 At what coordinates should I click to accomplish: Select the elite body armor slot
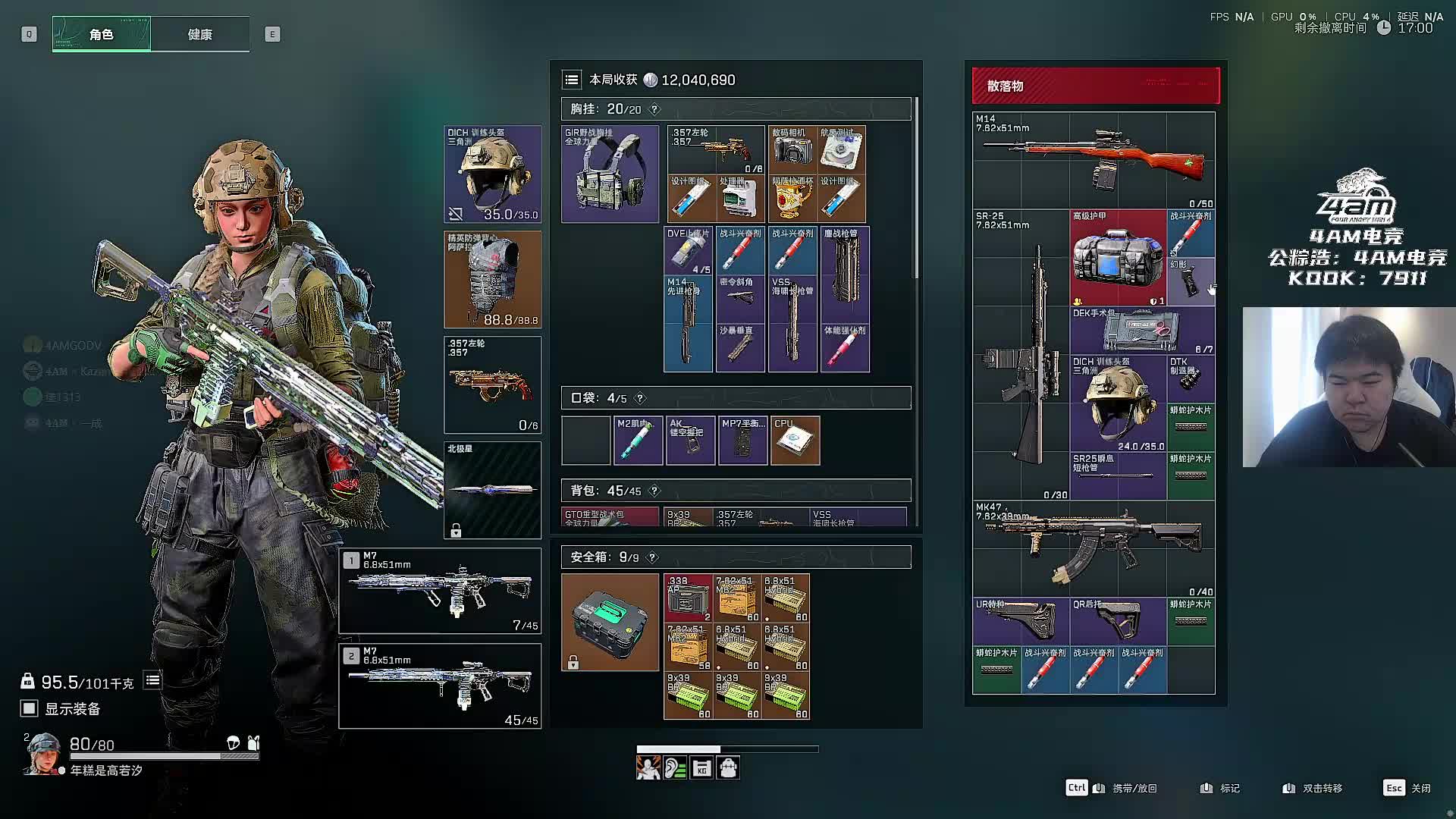[492, 279]
